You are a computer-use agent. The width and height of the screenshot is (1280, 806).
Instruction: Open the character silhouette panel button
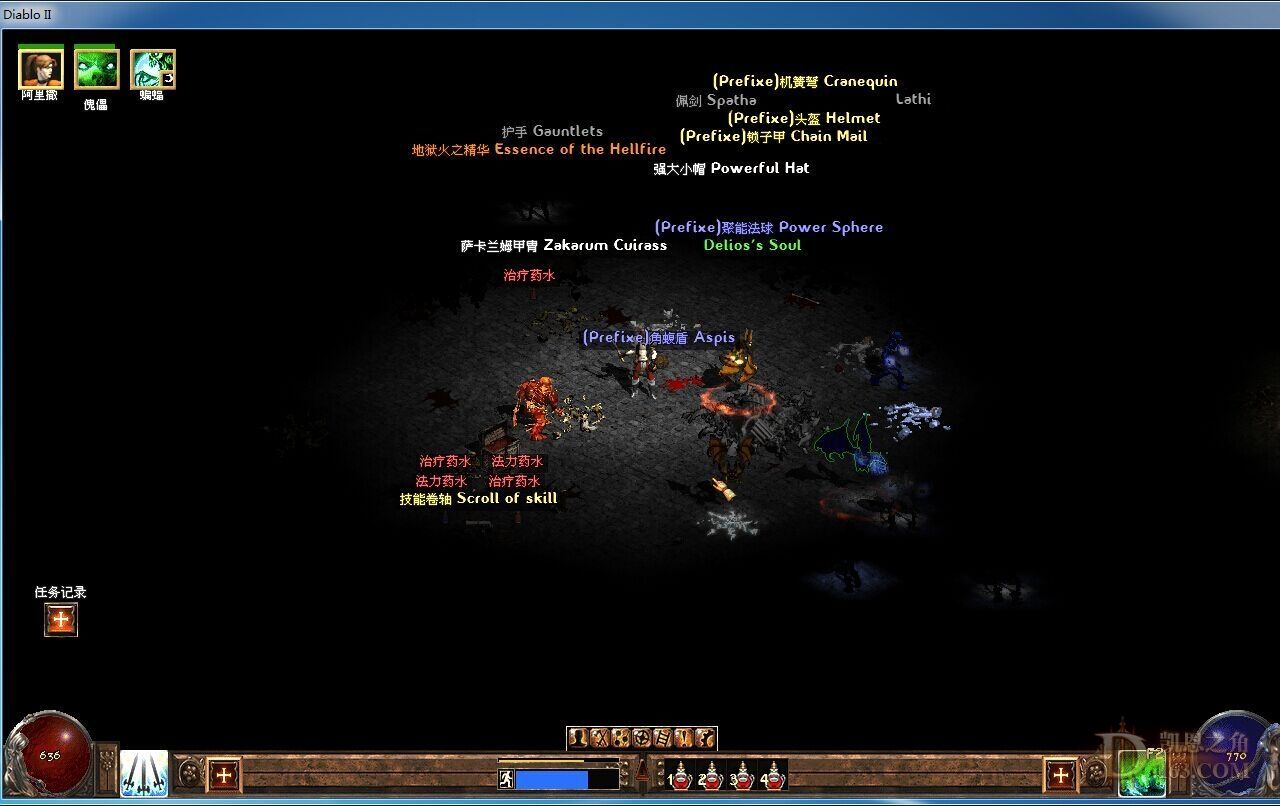click(x=578, y=739)
